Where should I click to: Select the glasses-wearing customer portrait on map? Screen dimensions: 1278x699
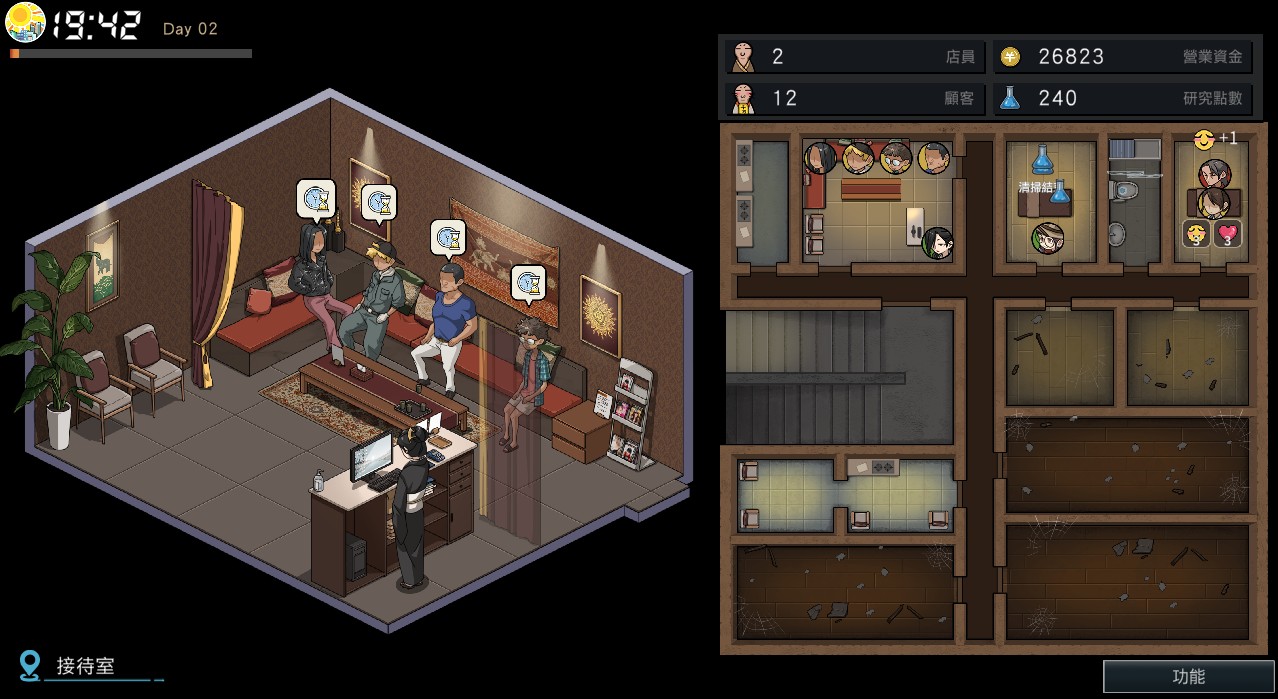[x=896, y=157]
